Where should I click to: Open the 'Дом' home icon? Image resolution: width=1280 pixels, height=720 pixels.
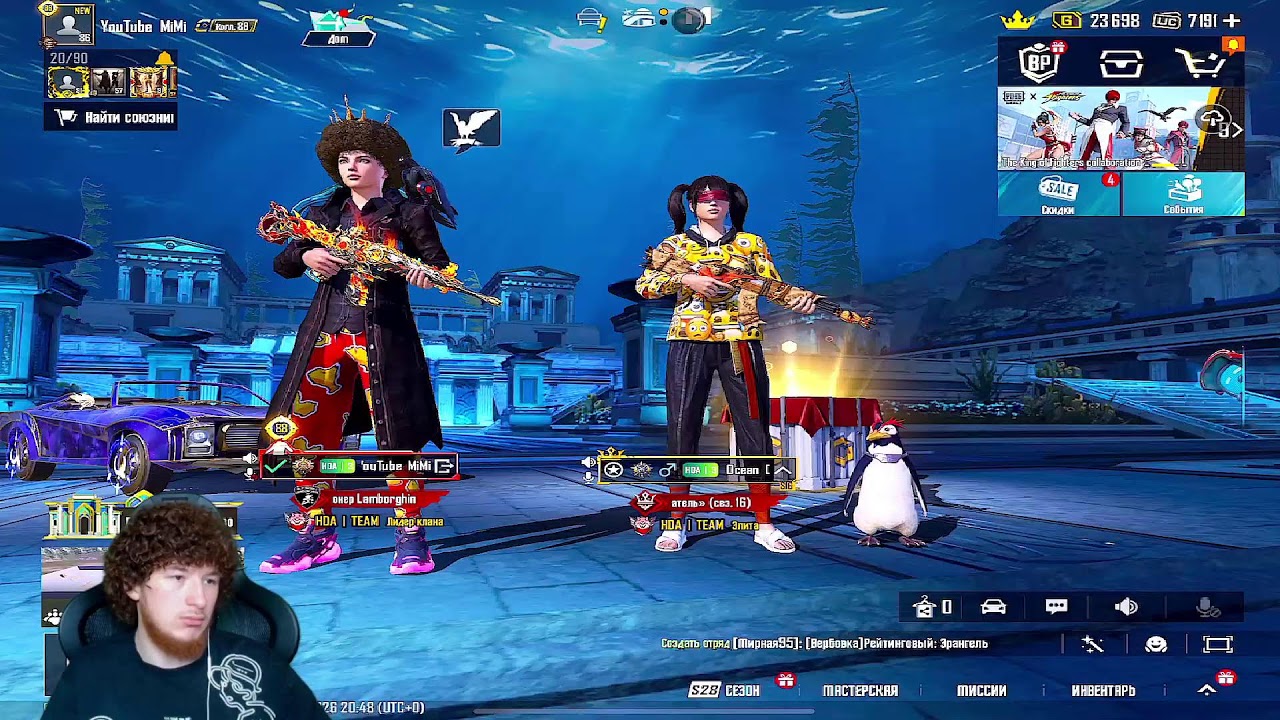click(338, 27)
